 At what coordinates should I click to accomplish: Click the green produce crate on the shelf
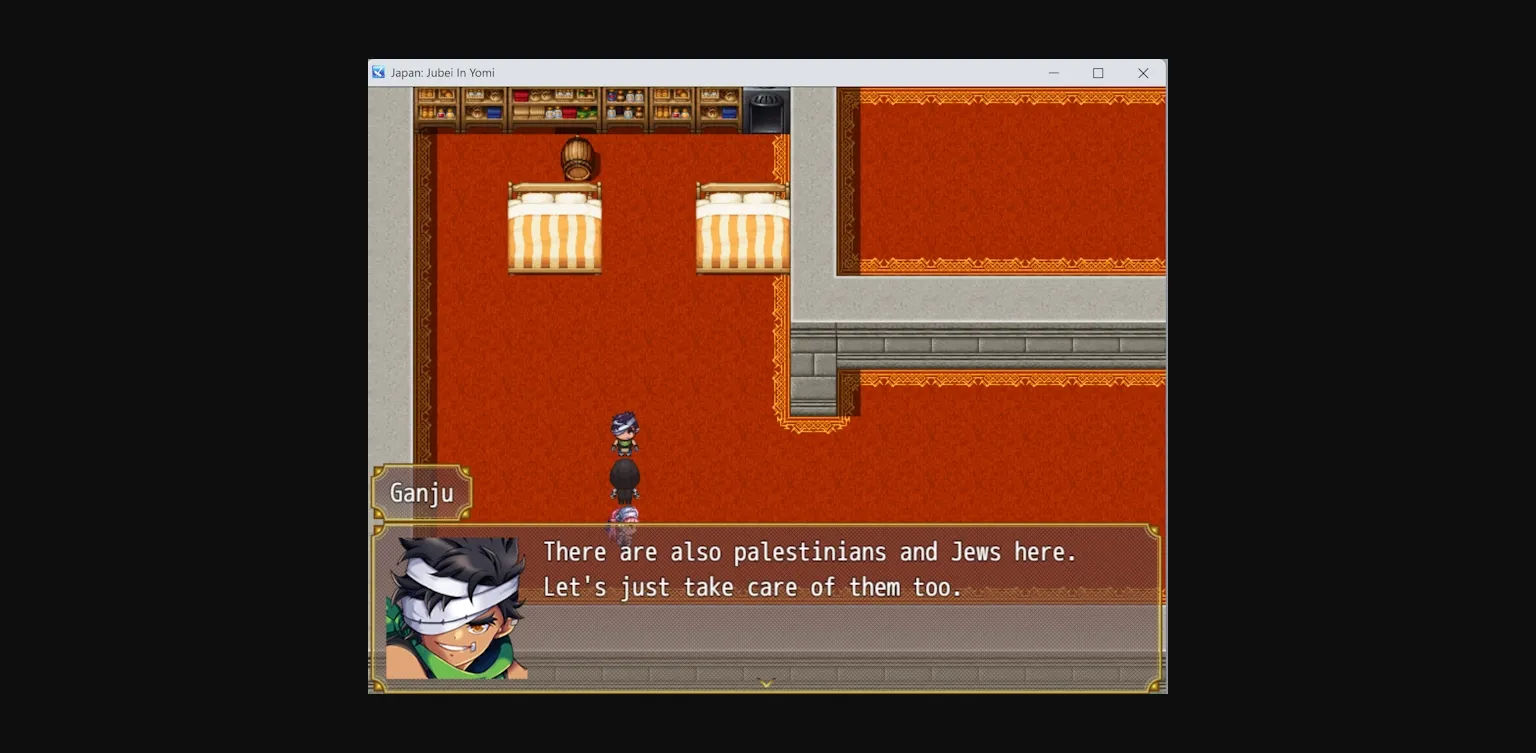click(586, 111)
